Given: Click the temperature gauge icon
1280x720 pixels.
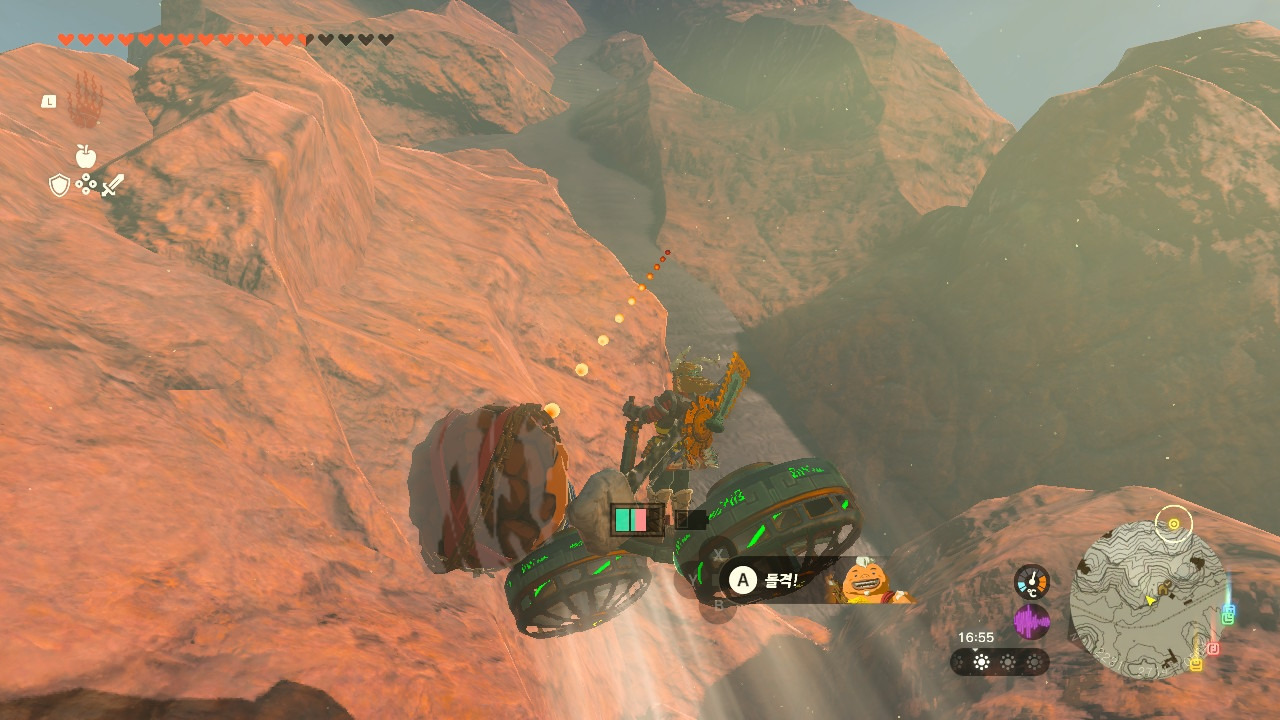Looking at the screenshot, I should [1031, 582].
